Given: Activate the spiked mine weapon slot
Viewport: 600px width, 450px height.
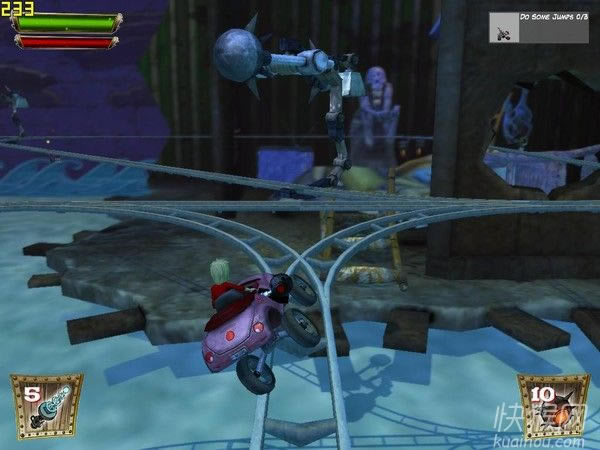Looking at the screenshot, I should coord(553,406).
